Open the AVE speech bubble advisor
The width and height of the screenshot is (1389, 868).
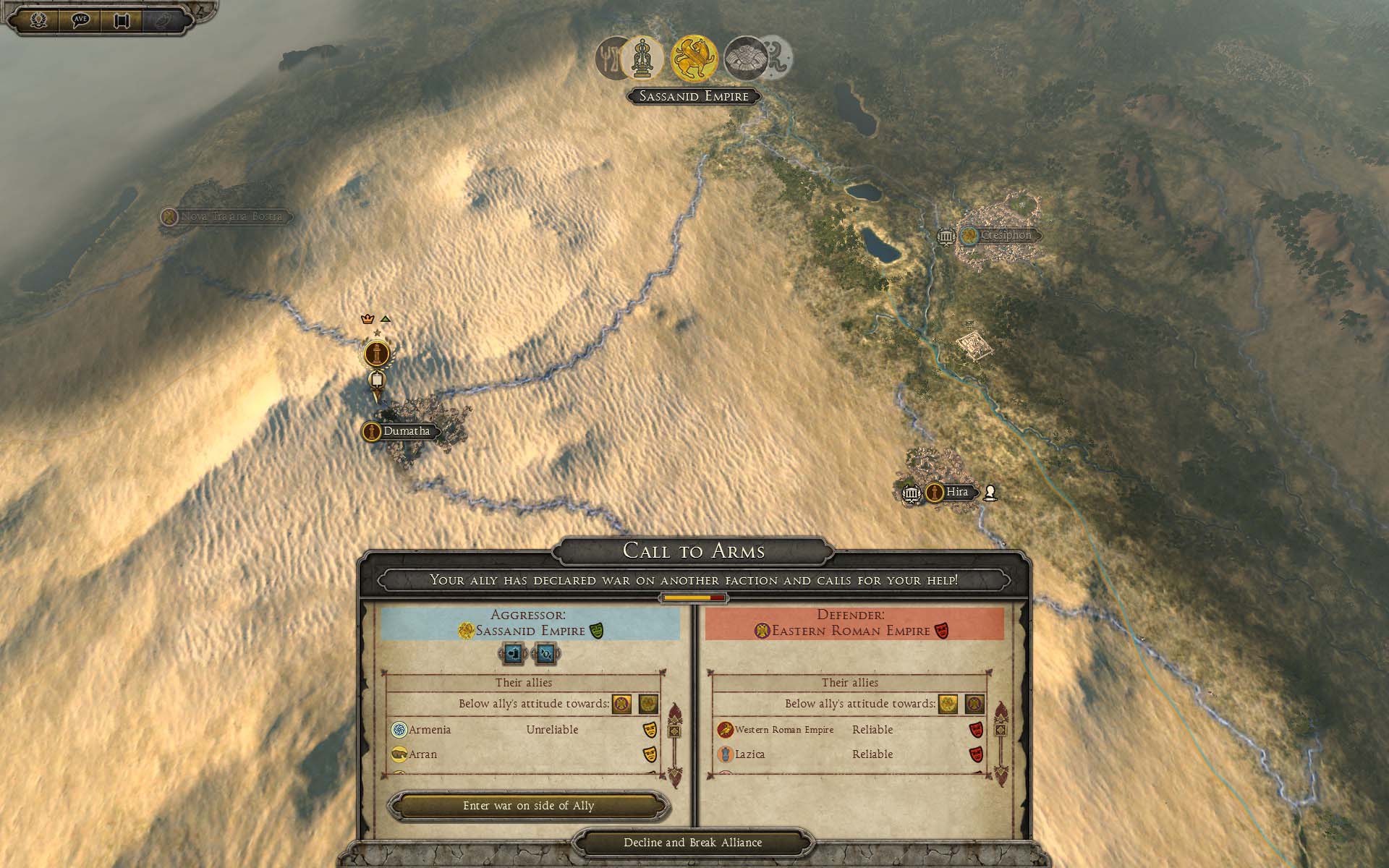(80, 20)
